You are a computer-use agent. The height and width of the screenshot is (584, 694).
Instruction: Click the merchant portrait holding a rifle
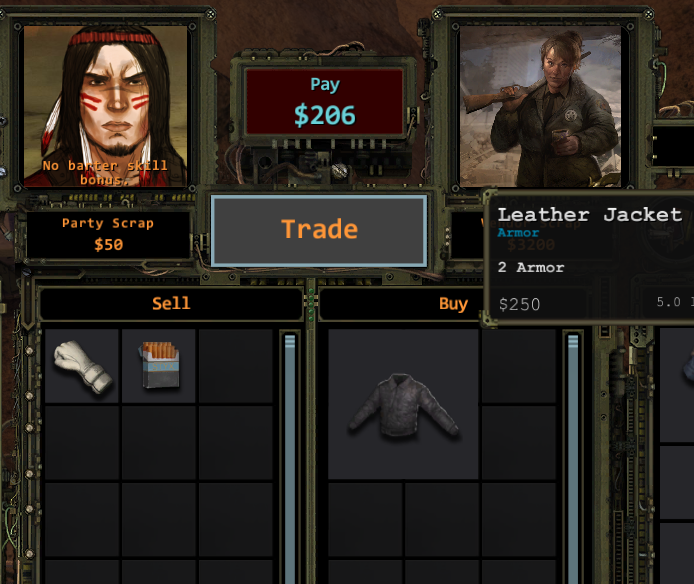(x=540, y=105)
